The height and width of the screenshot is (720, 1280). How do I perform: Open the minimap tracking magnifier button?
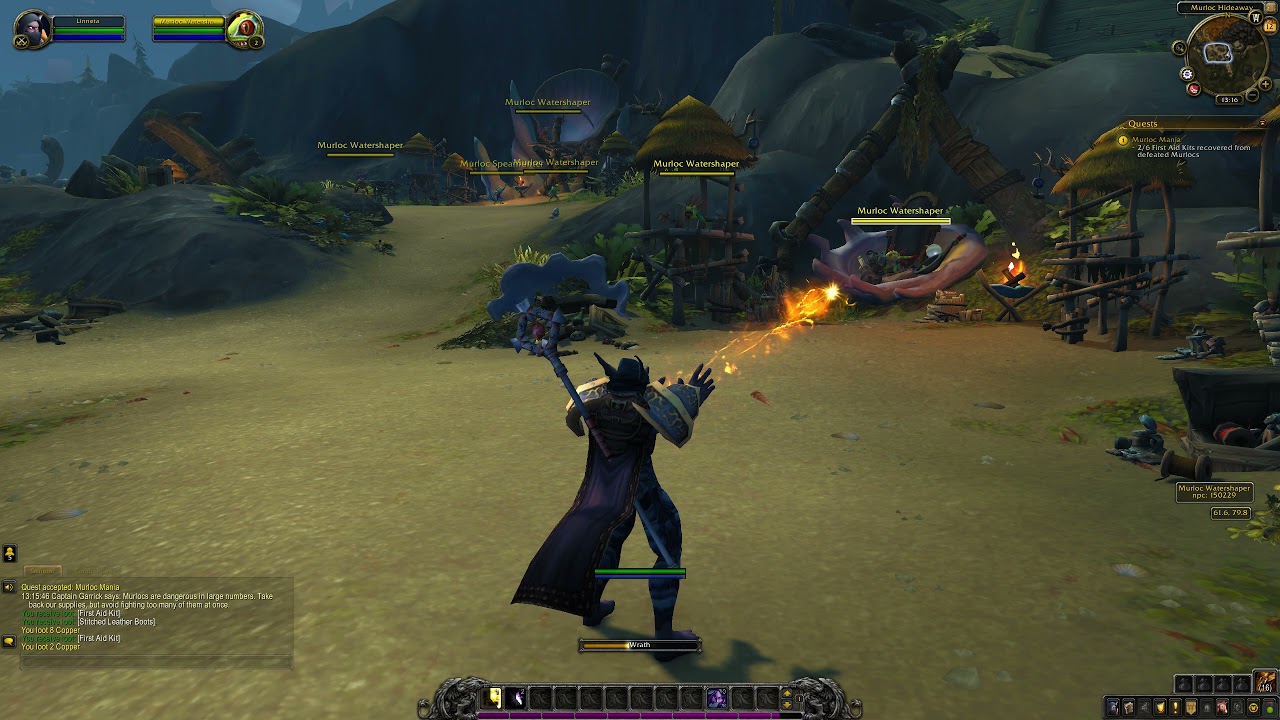(1179, 48)
